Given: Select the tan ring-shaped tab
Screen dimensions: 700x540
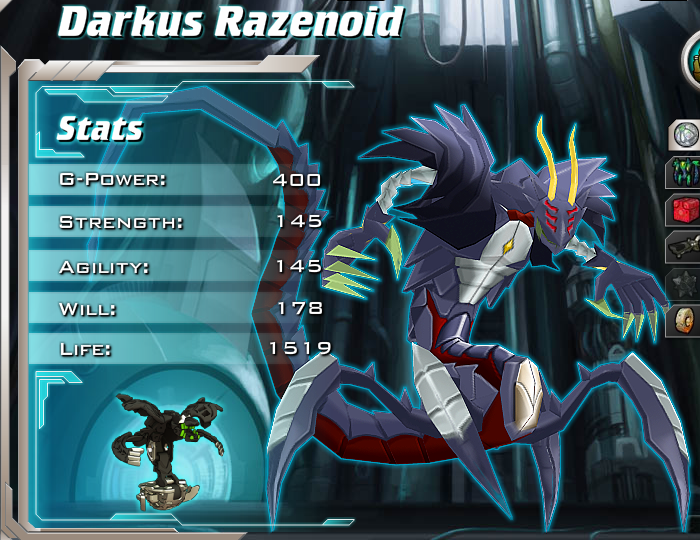Looking at the screenshot, I should (x=685, y=321).
